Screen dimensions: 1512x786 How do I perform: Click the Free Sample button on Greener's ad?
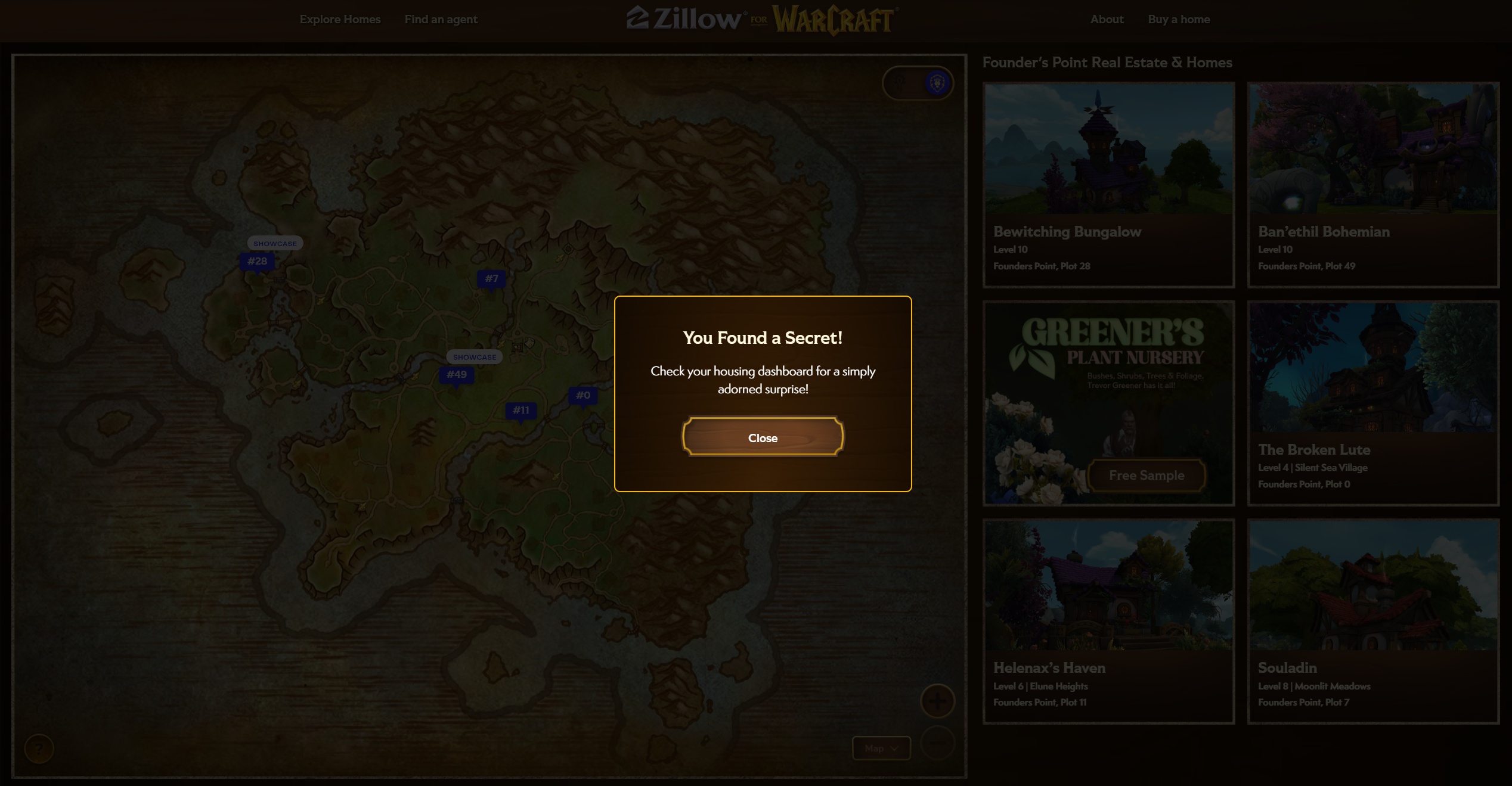[1146, 475]
